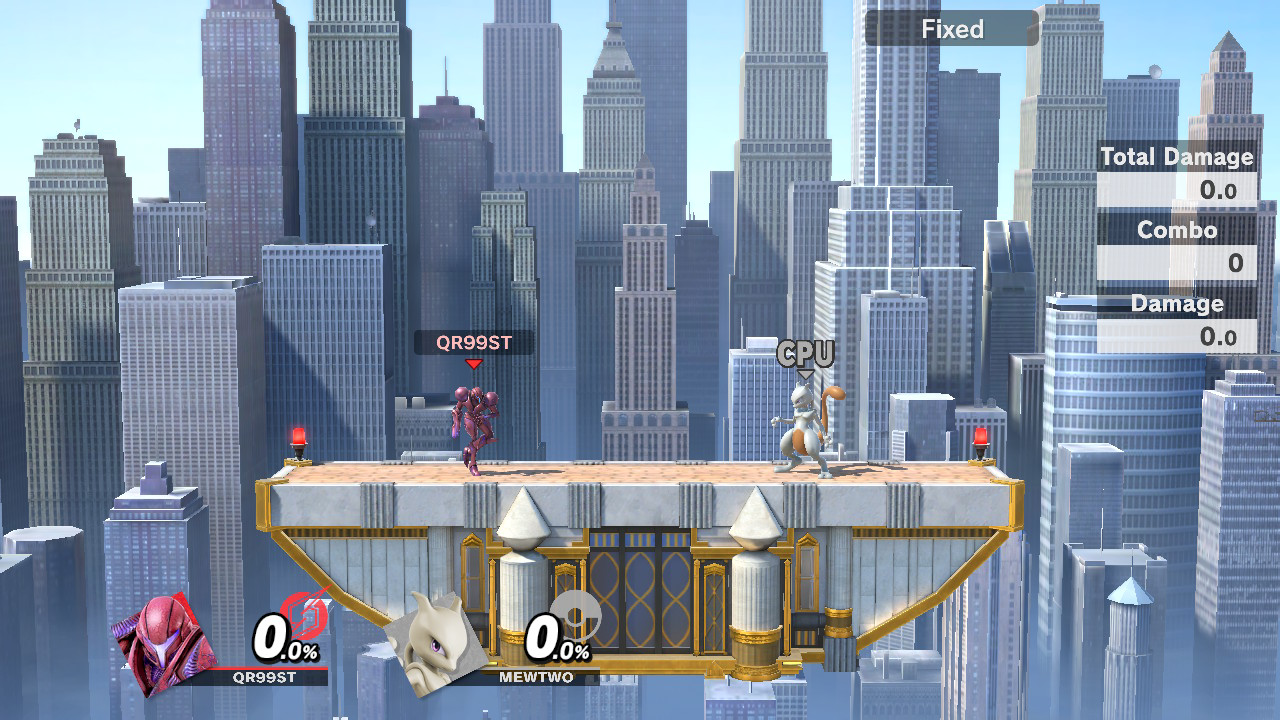1280x720 pixels.
Task: Select the Mewtwo CPU portrait
Action: pyautogui.click(x=437, y=639)
